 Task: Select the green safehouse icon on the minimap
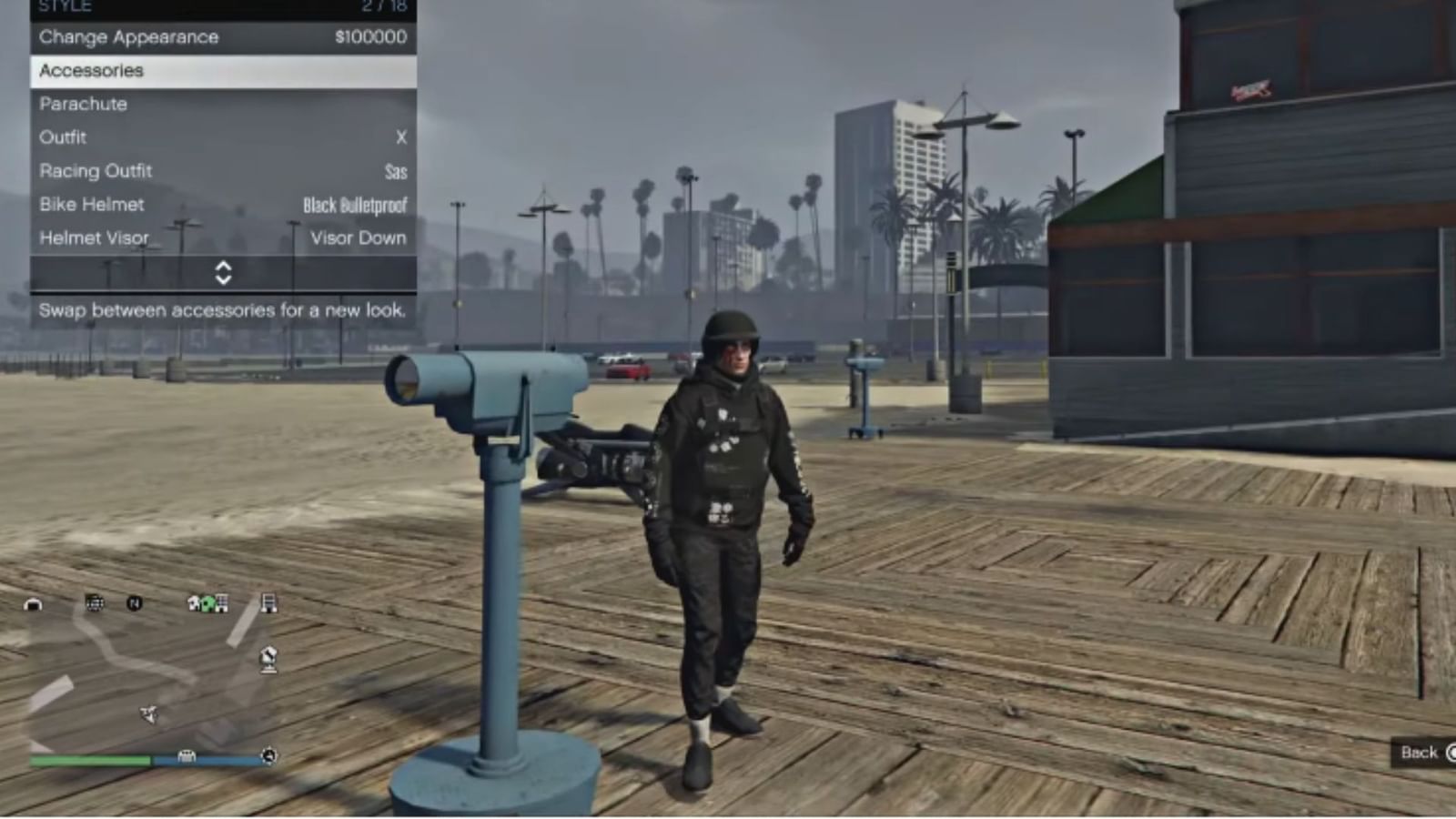coord(207,604)
